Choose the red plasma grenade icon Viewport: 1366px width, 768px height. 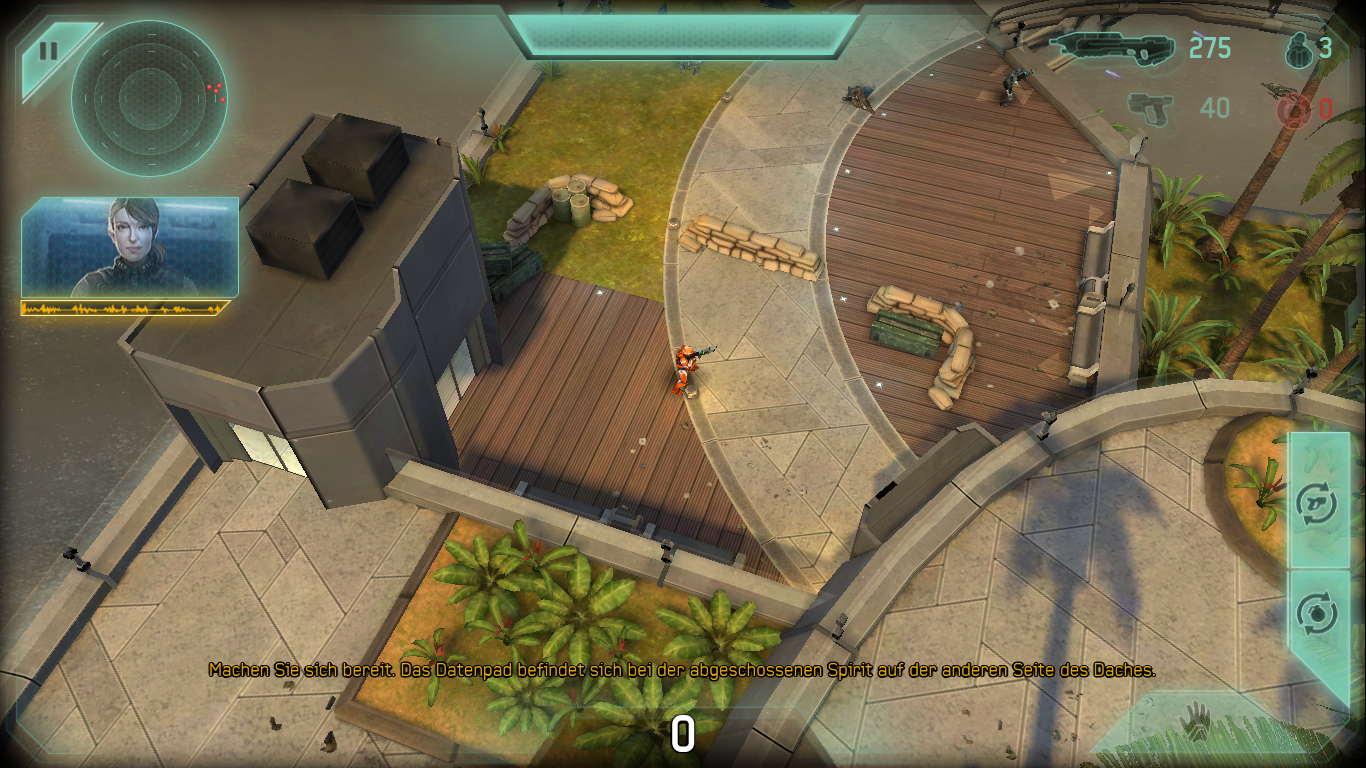tap(1293, 110)
